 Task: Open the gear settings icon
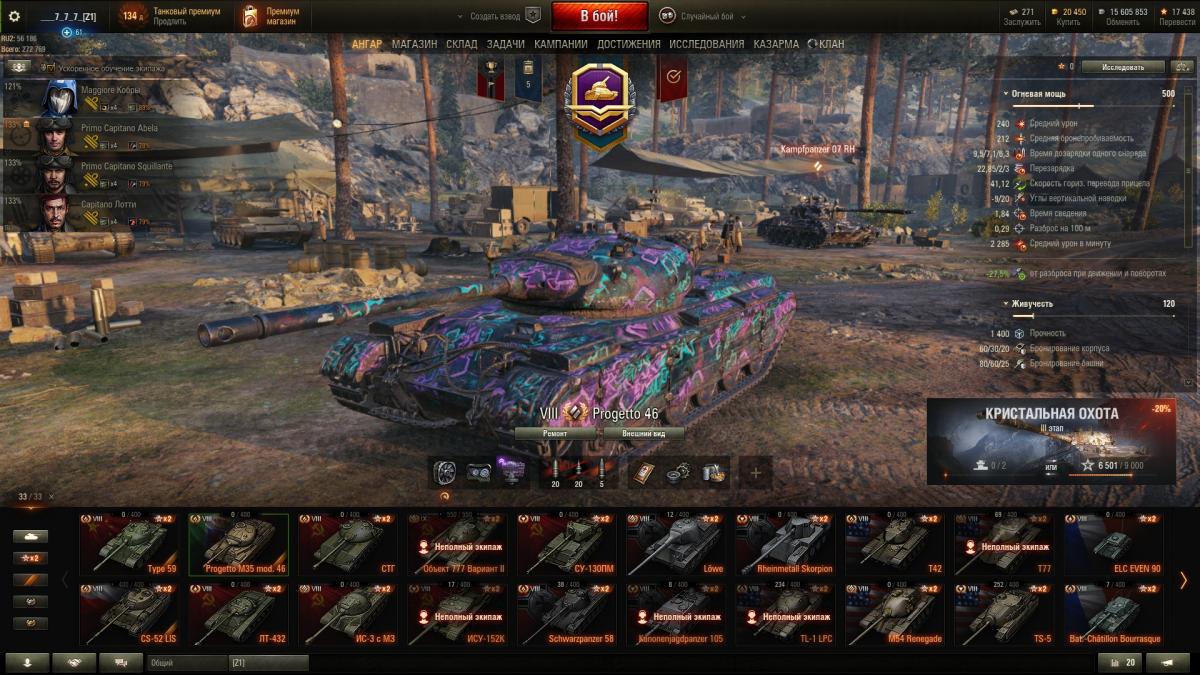(14, 16)
